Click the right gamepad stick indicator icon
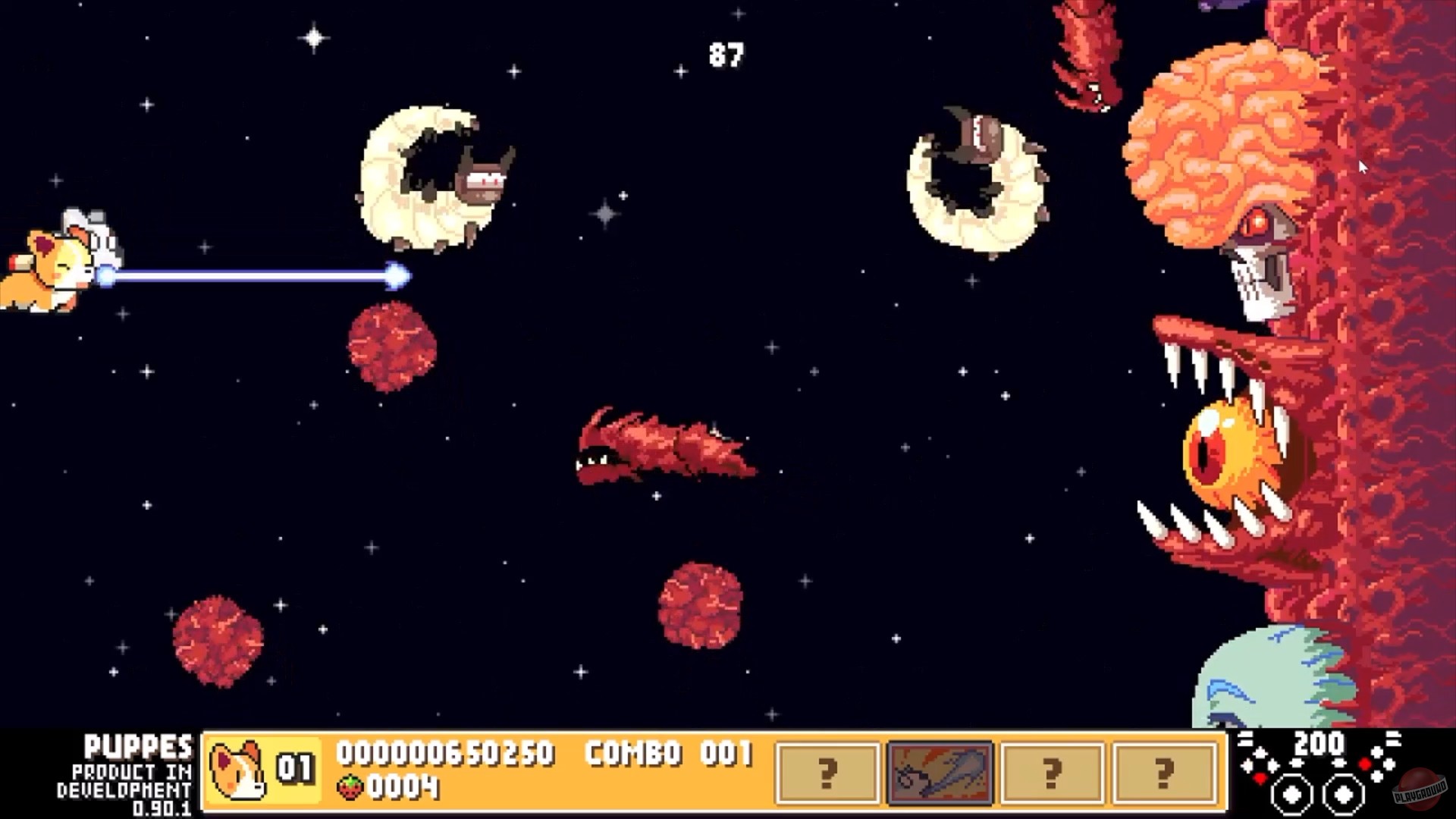 click(x=1344, y=795)
